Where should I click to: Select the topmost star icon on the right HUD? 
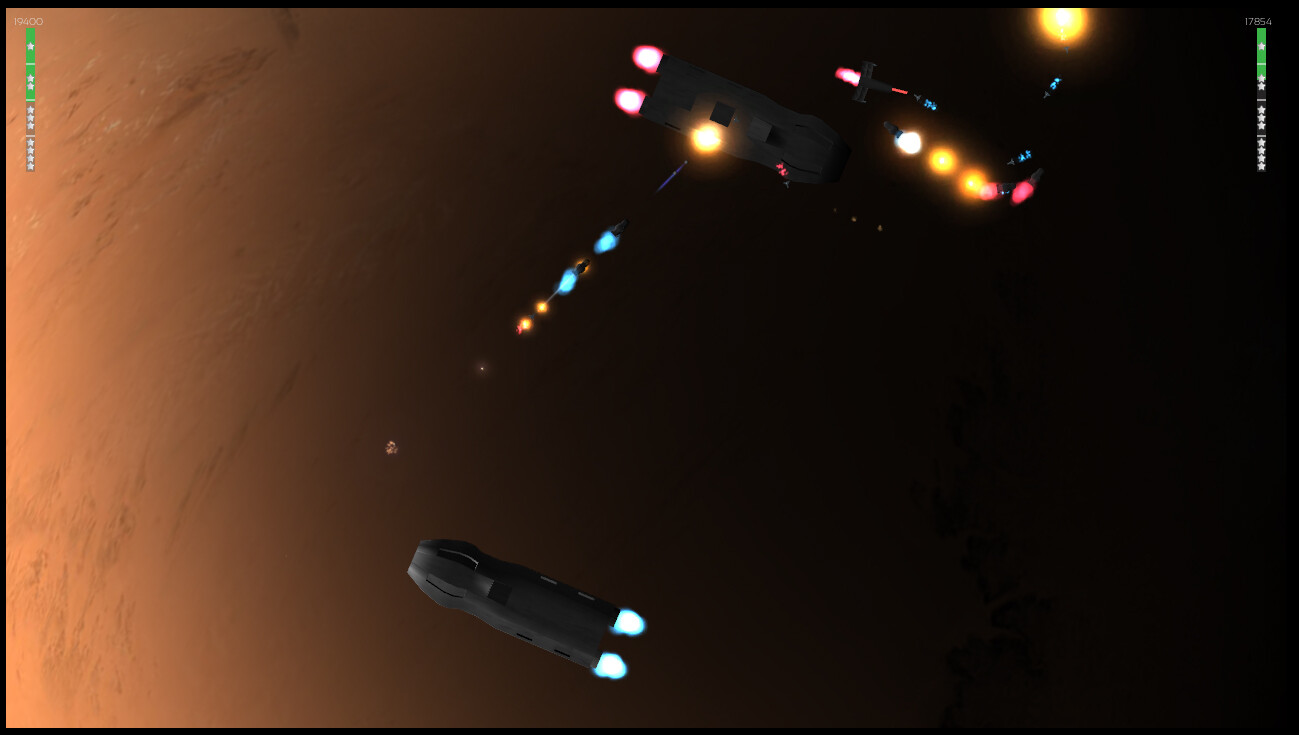click(x=1261, y=46)
